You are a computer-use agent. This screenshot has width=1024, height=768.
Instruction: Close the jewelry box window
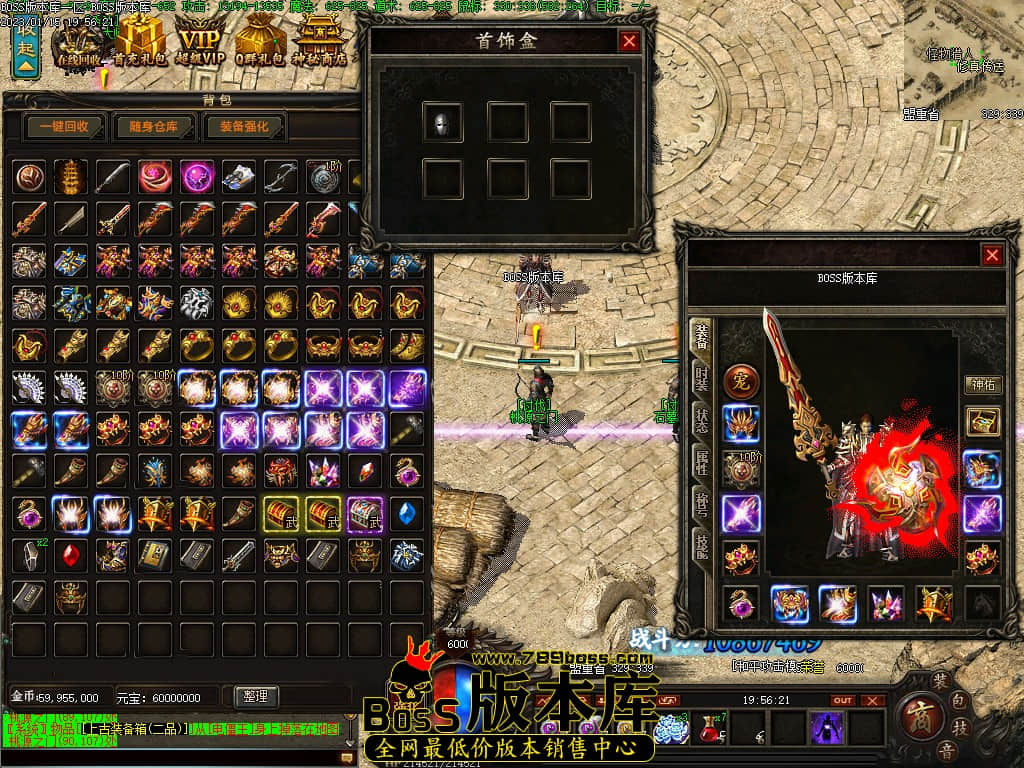629,41
